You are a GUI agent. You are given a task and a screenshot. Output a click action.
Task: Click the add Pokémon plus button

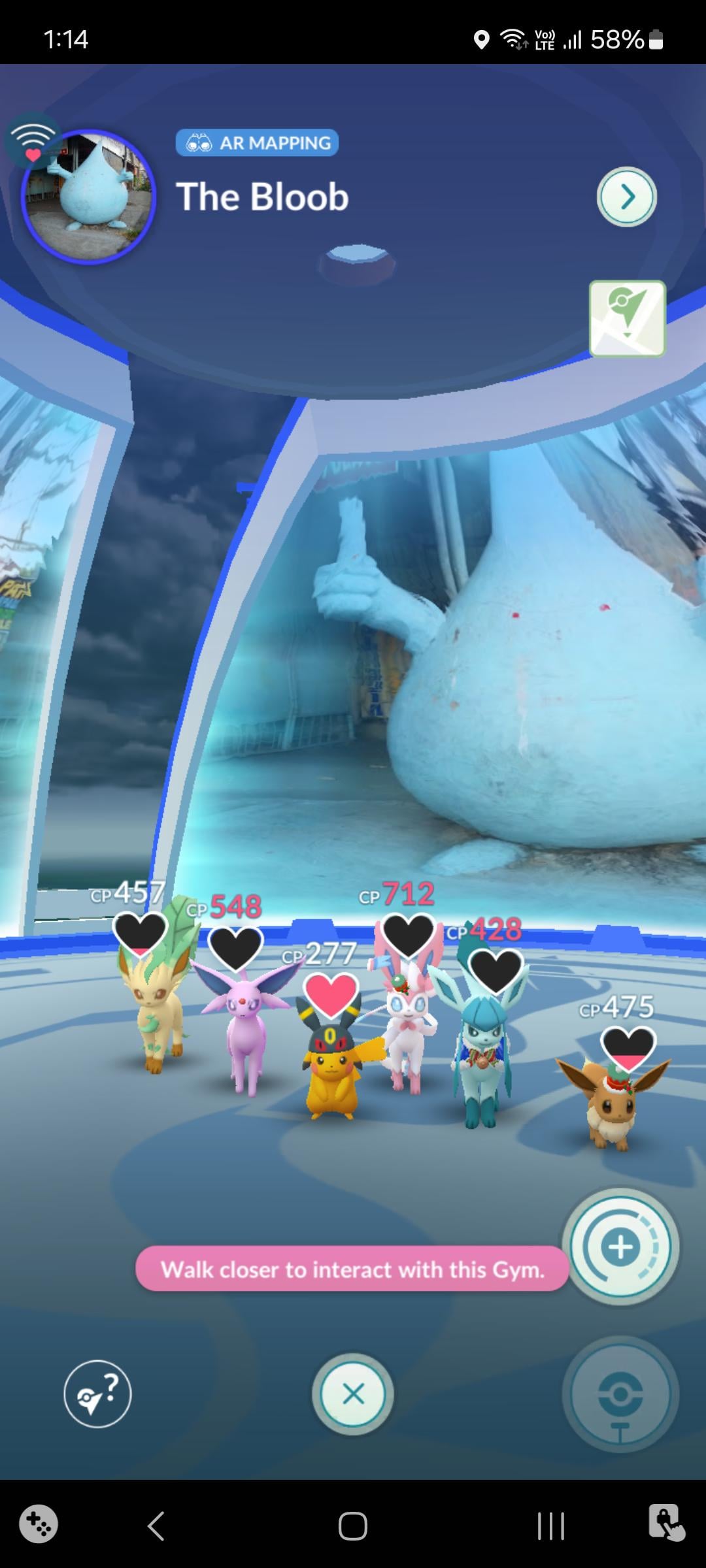tap(620, 1247)
